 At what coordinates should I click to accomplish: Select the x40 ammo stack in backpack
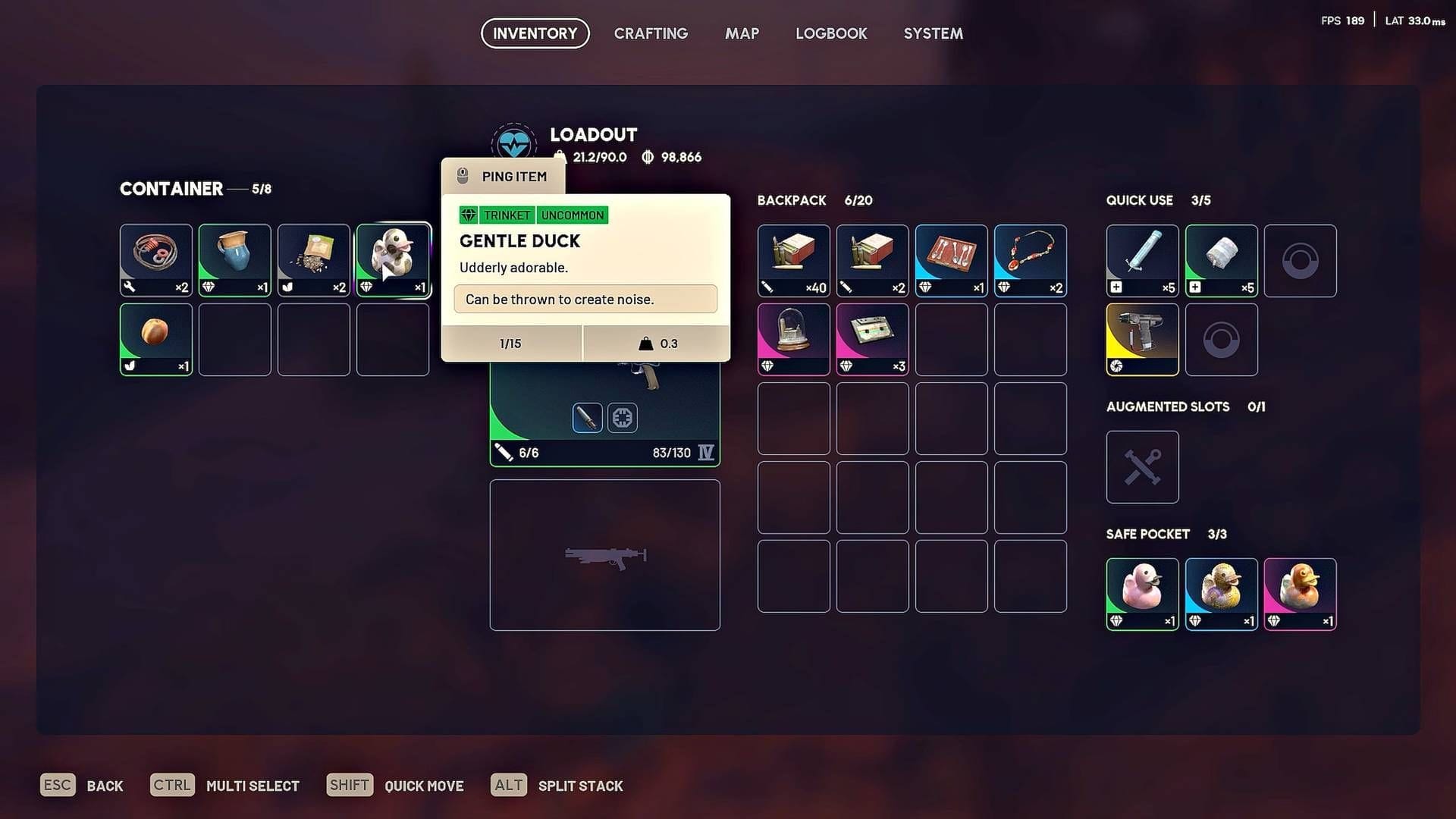(793, 259)
